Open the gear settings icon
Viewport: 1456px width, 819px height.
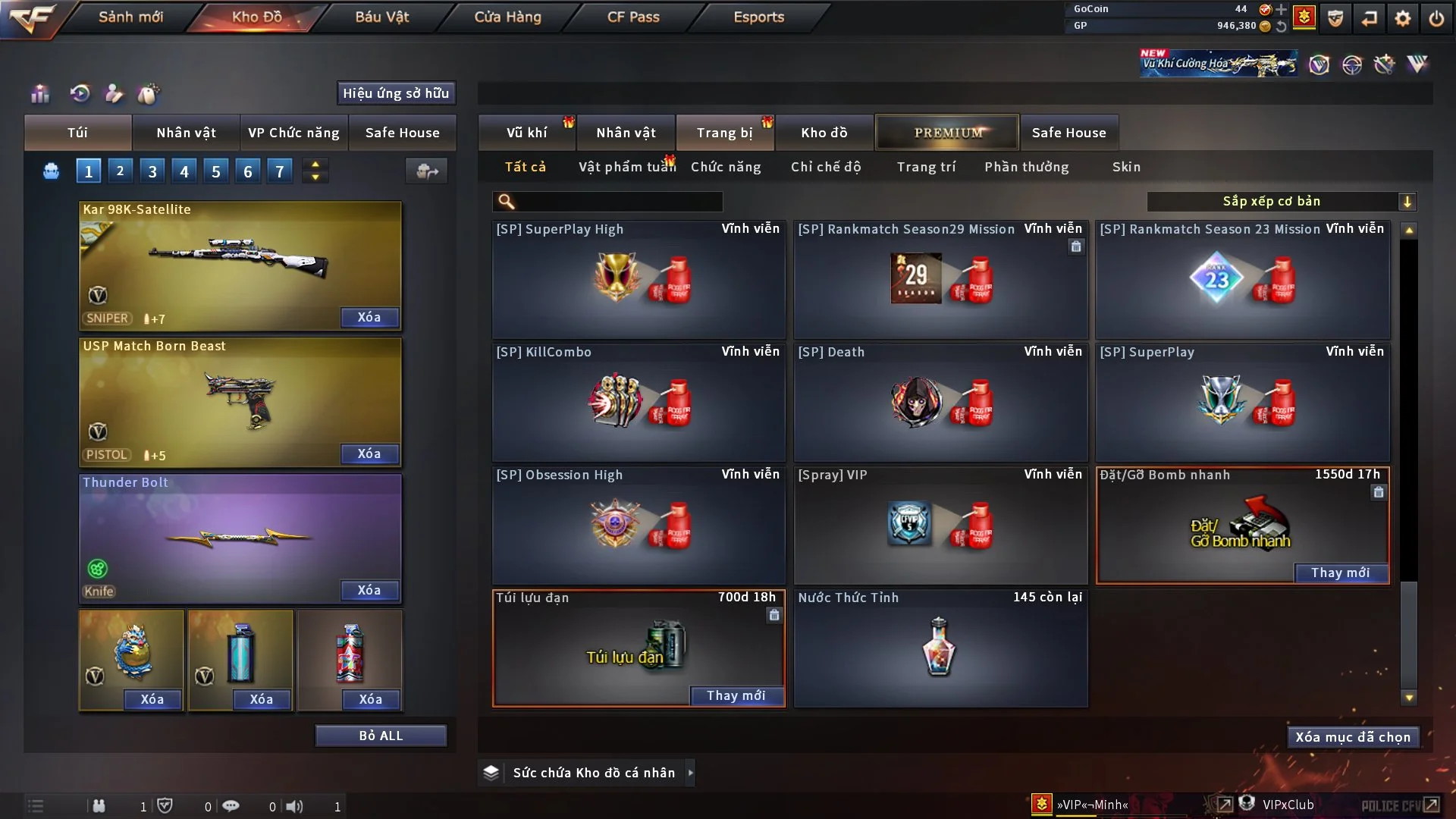[1403, 18]
